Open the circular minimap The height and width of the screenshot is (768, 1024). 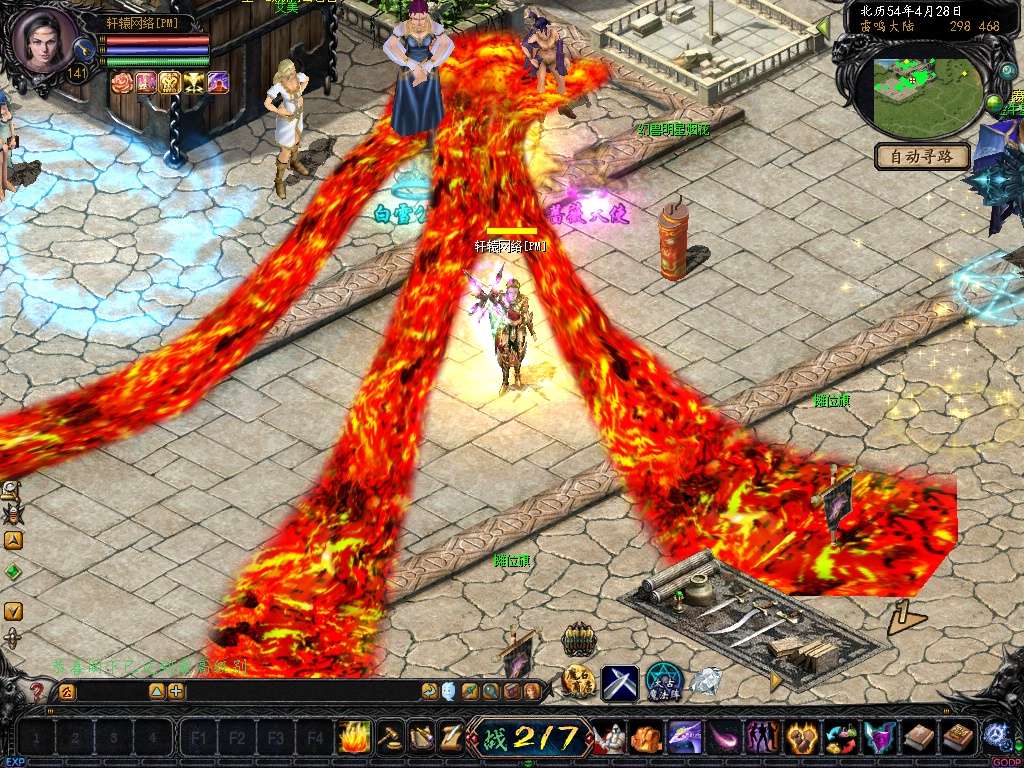926,97
